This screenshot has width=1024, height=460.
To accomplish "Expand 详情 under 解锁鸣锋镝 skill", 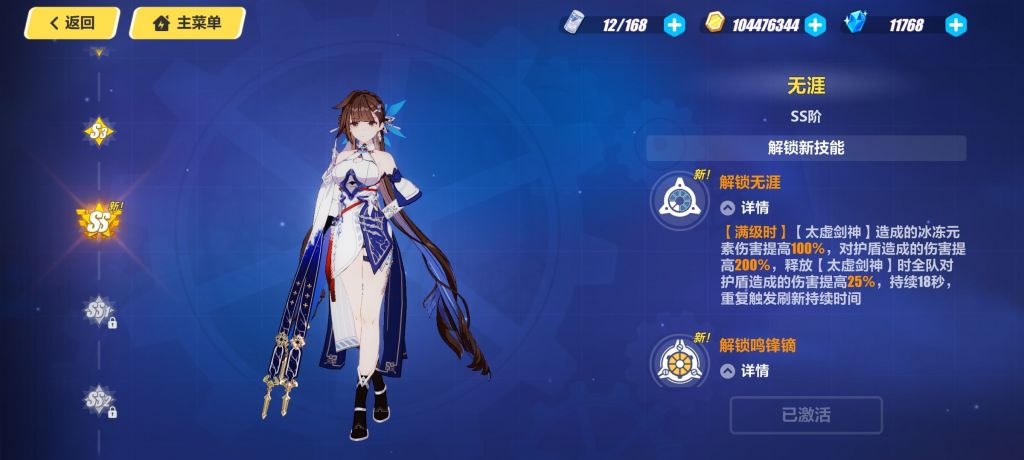I will (x=745, y=371).
